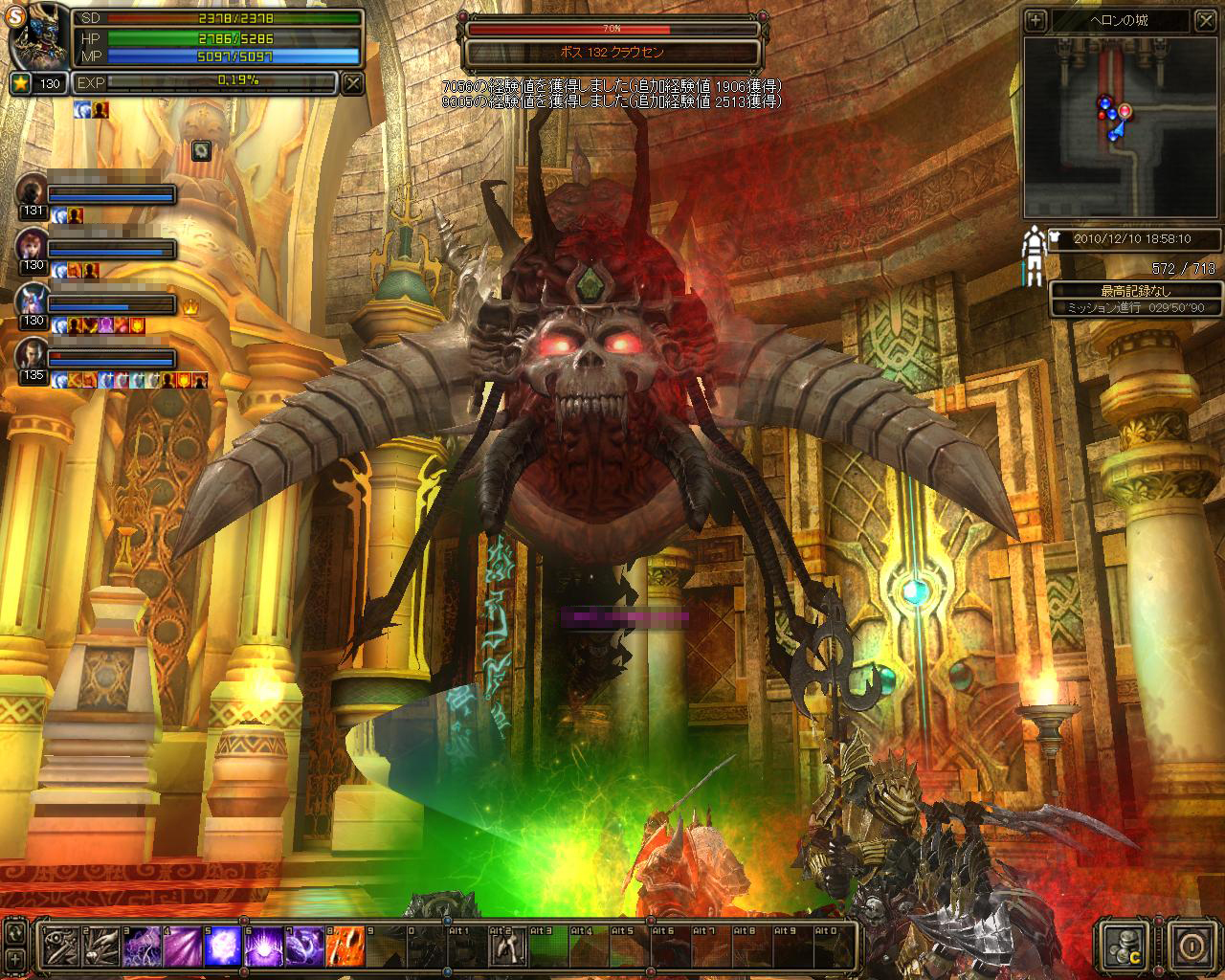Close the EXP bar with its X button

(x=353, y=83)
